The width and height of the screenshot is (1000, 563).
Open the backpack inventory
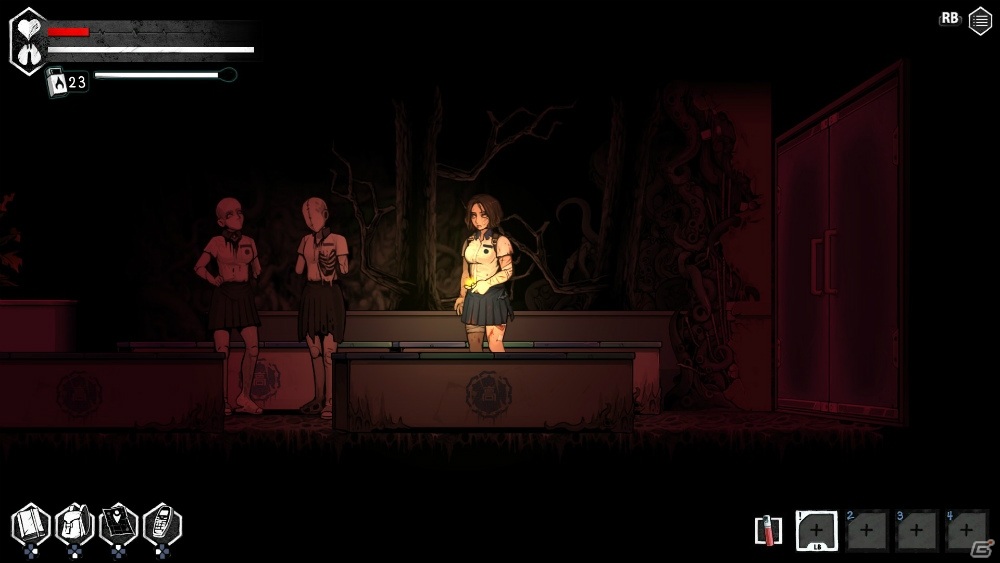(x=74, y=524)
